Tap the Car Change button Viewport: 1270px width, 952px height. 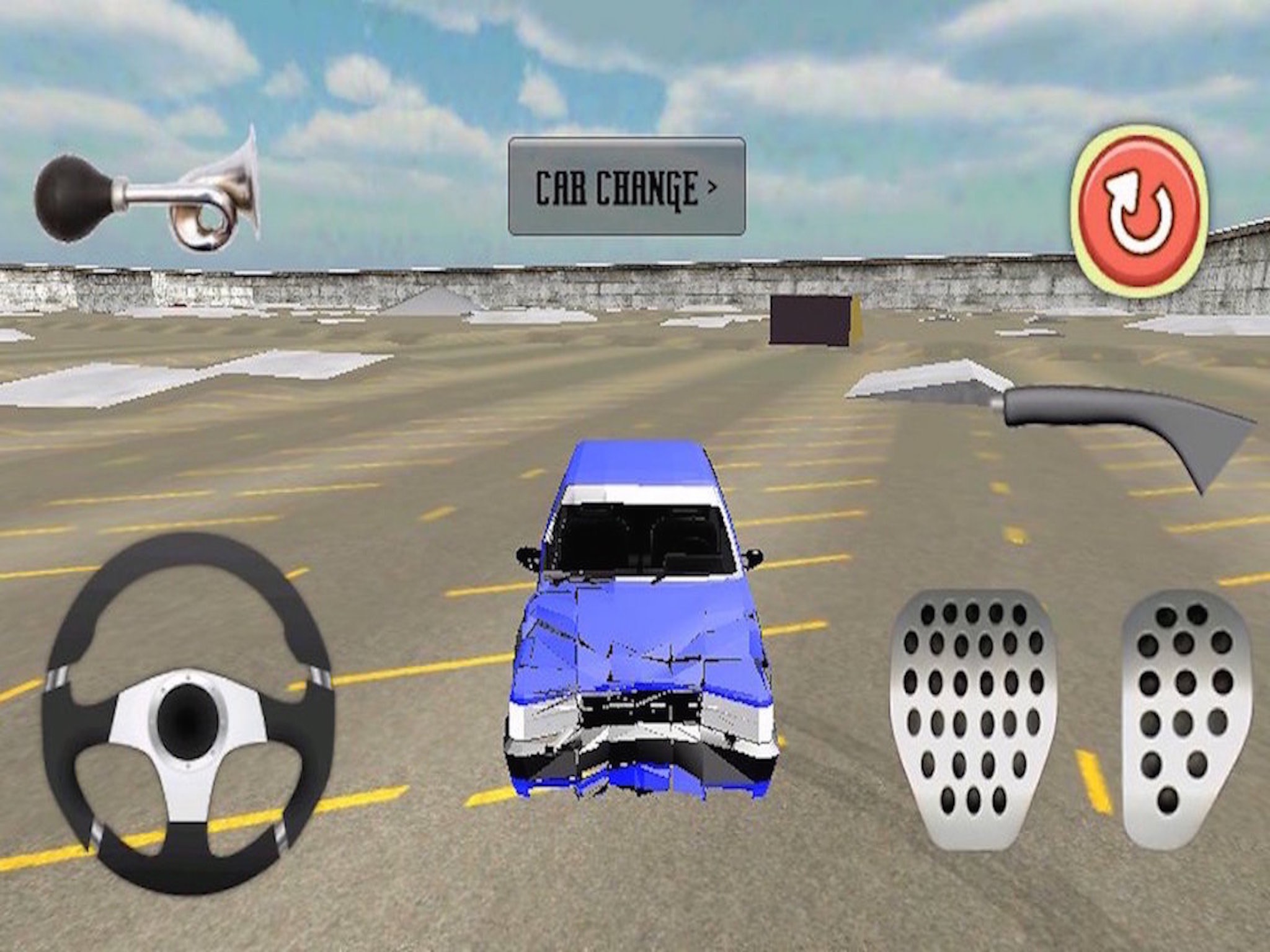coord(626,186)
